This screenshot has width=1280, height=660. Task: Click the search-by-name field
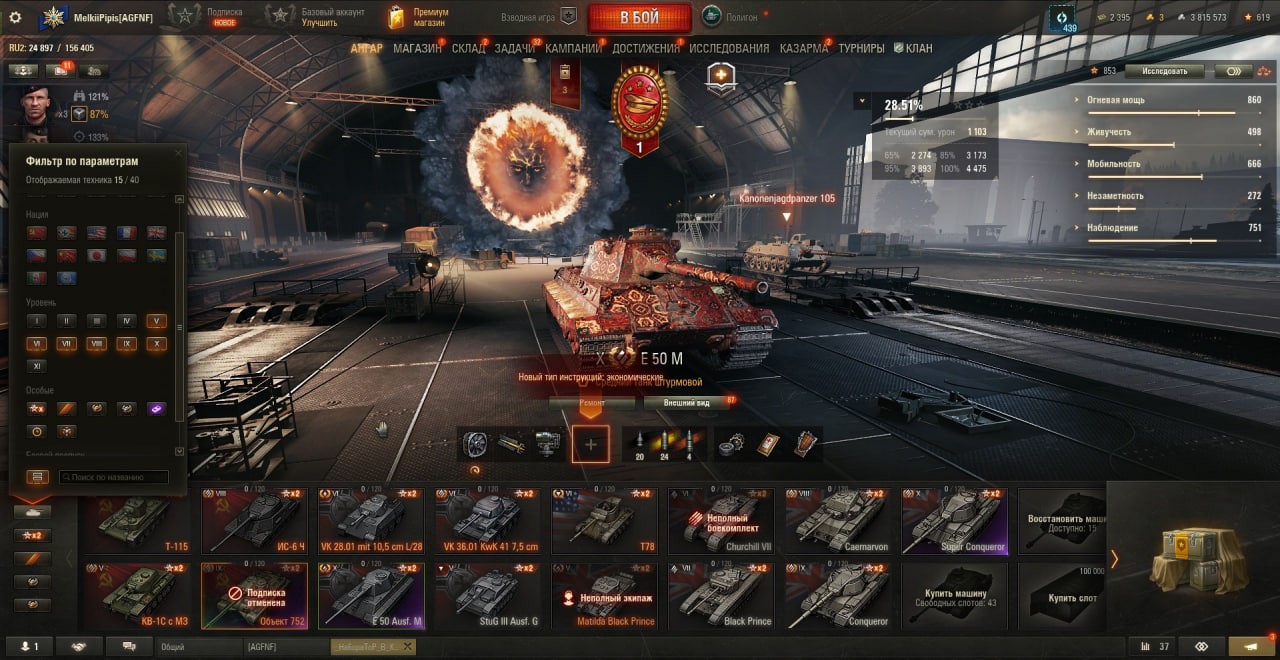click(113, 477)
